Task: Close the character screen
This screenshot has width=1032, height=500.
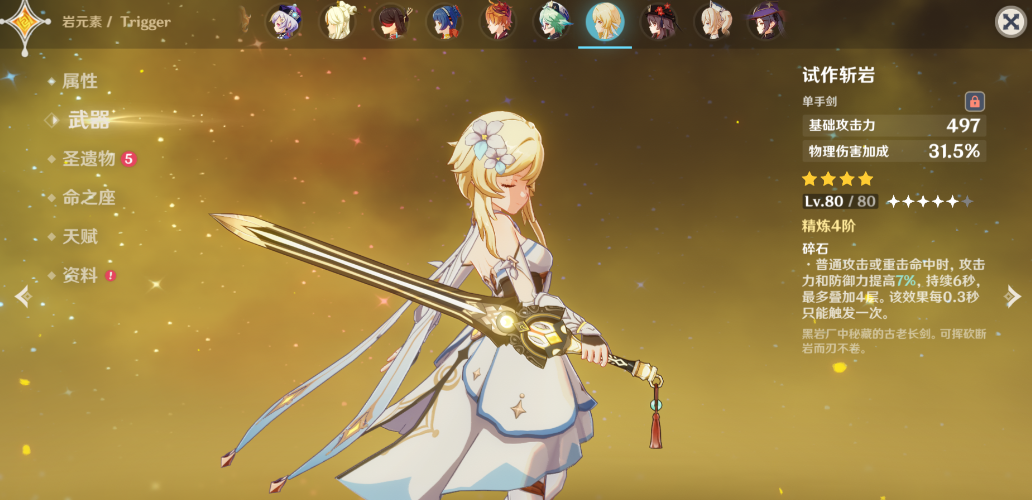Action: [x=1010, y=22]
